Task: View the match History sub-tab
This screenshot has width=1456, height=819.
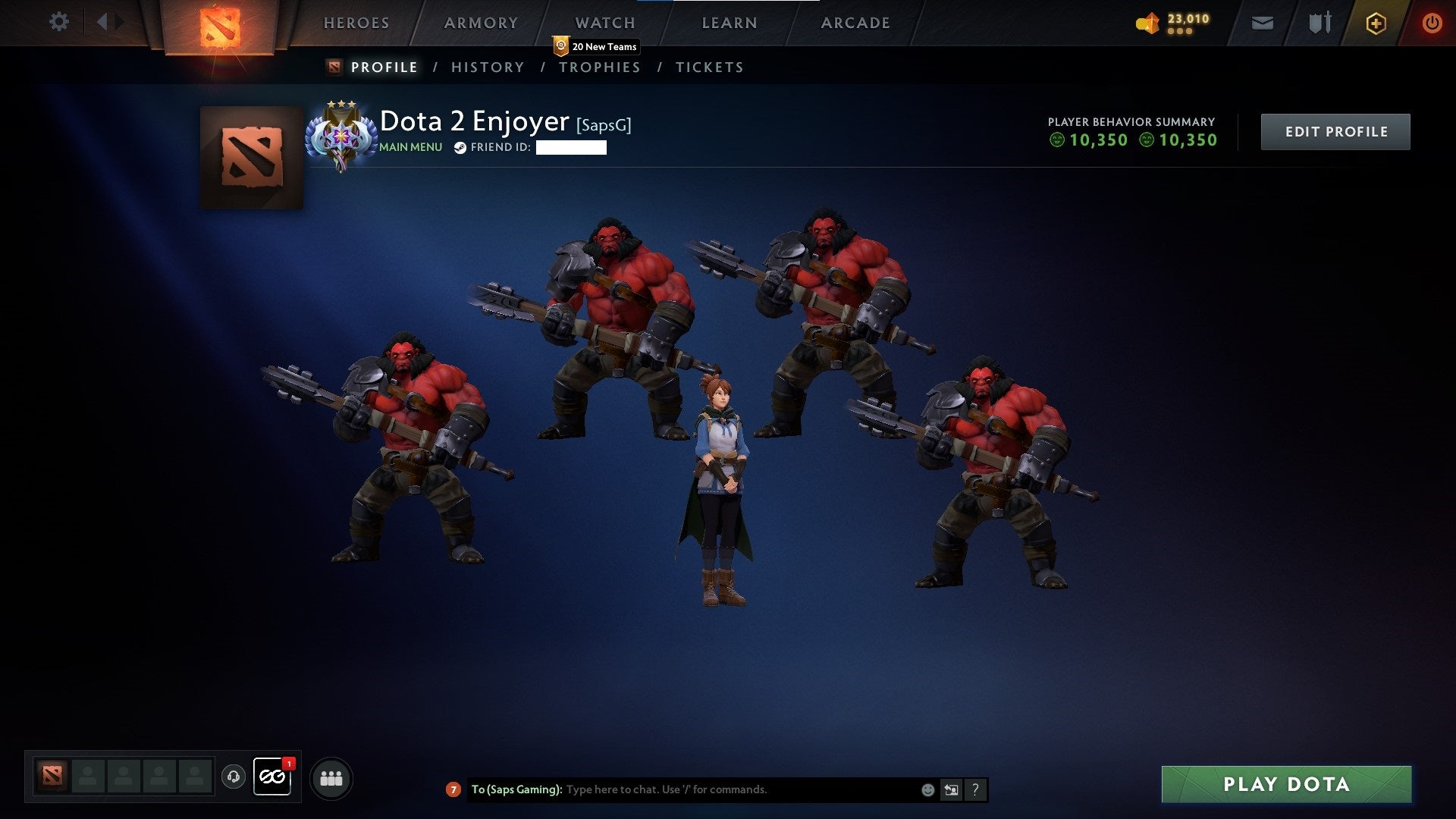Action: coord(488,67)
